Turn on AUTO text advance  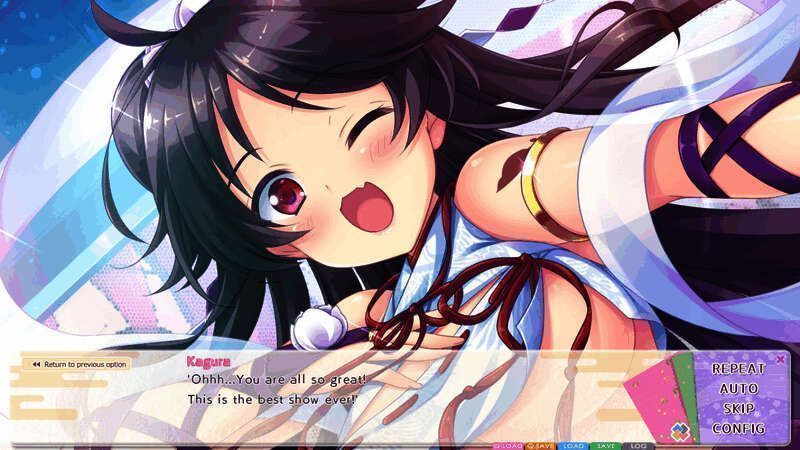tap(738, 388)
